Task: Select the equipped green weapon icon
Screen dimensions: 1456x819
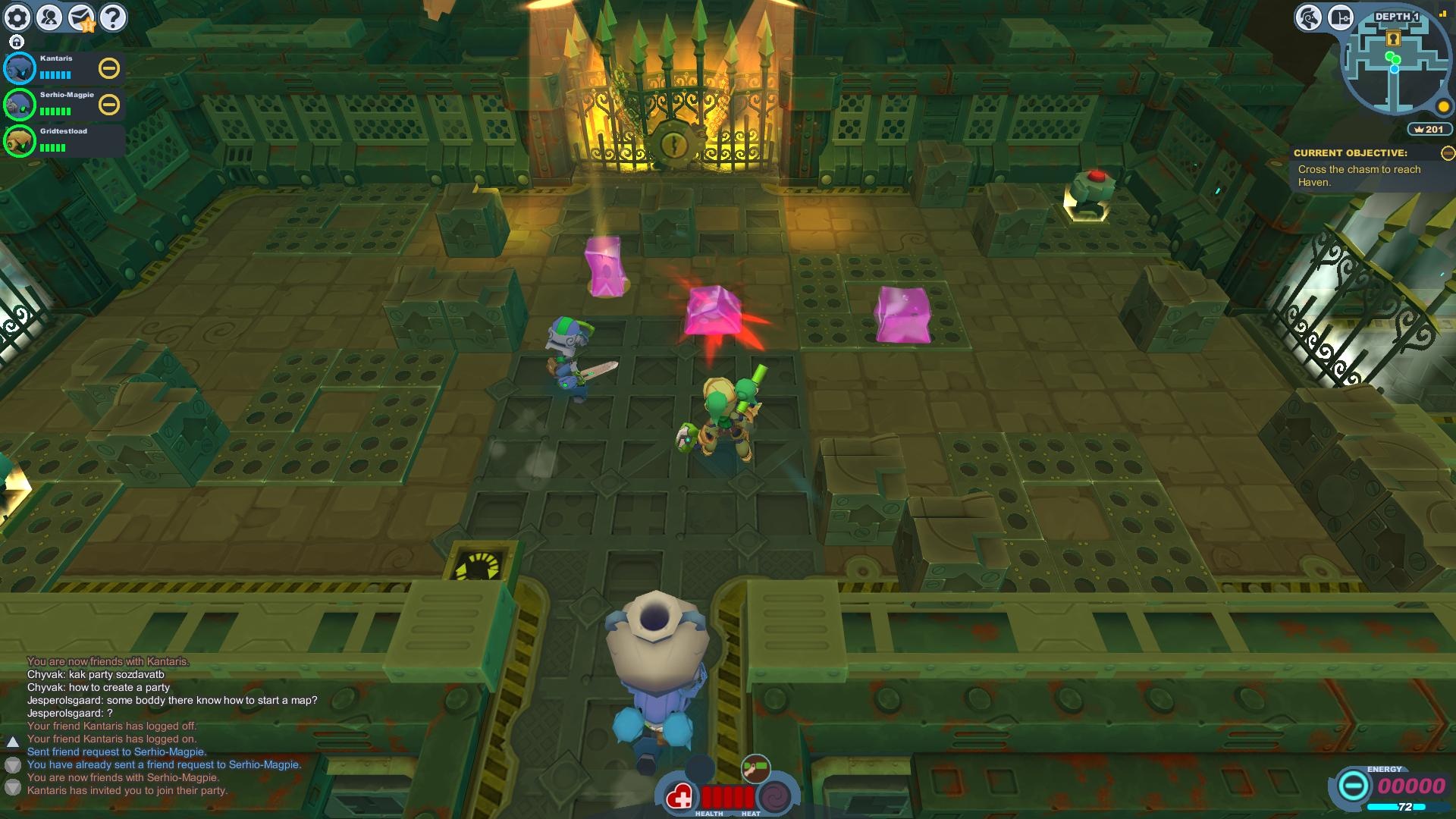Action: [x=755, y=768]
